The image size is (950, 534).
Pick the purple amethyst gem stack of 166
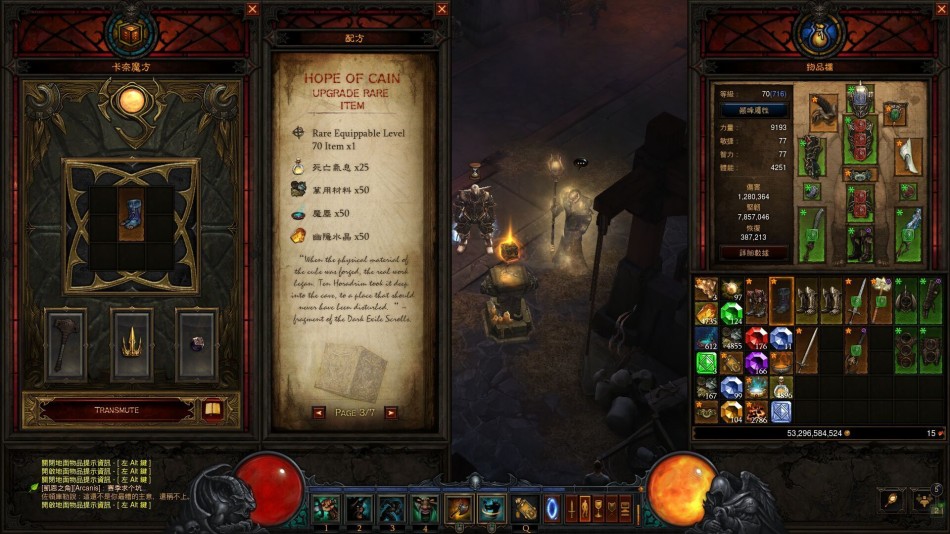click(x=756, y=362)
